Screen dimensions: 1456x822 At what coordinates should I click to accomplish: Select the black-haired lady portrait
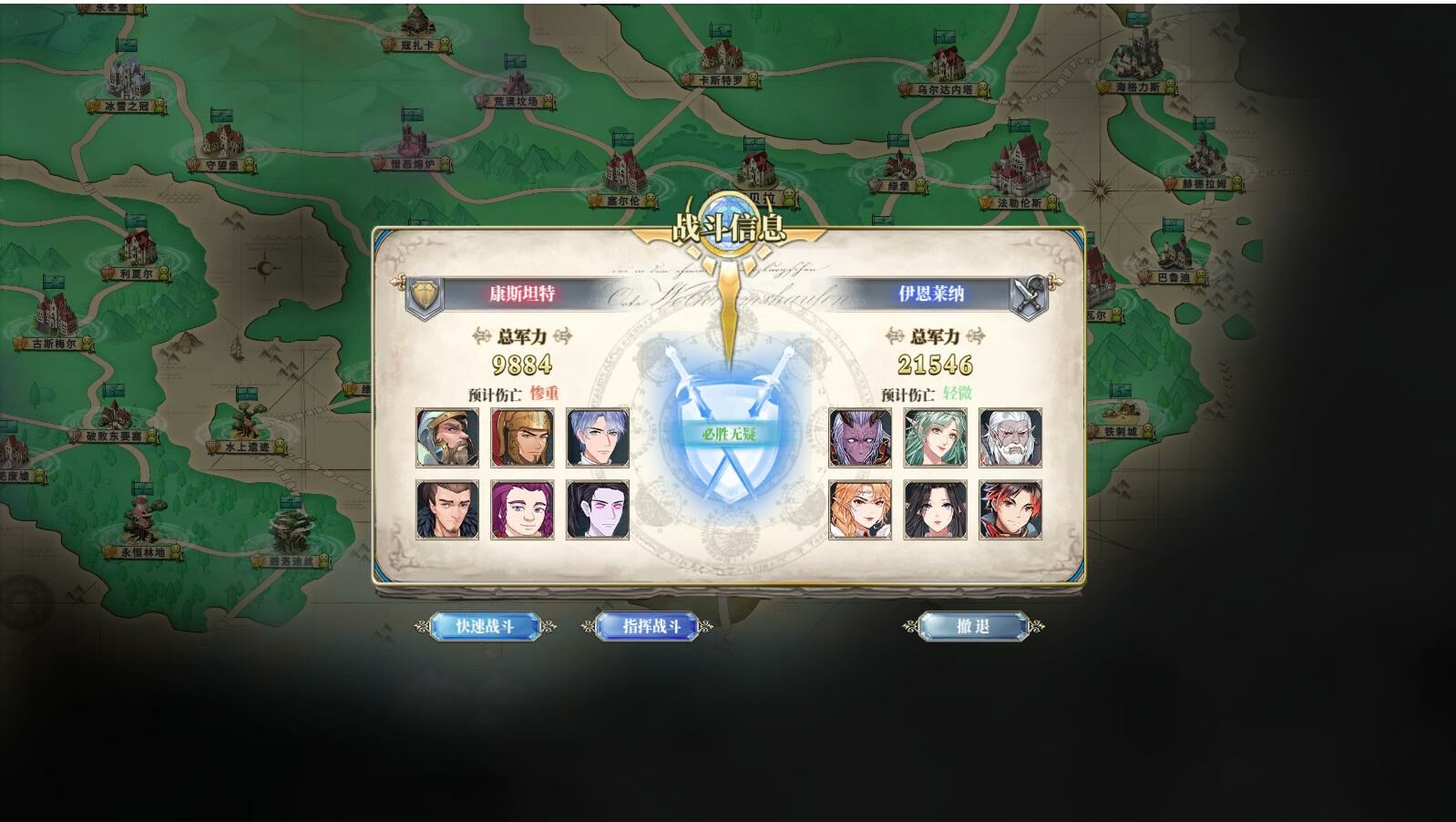point(935,510)
